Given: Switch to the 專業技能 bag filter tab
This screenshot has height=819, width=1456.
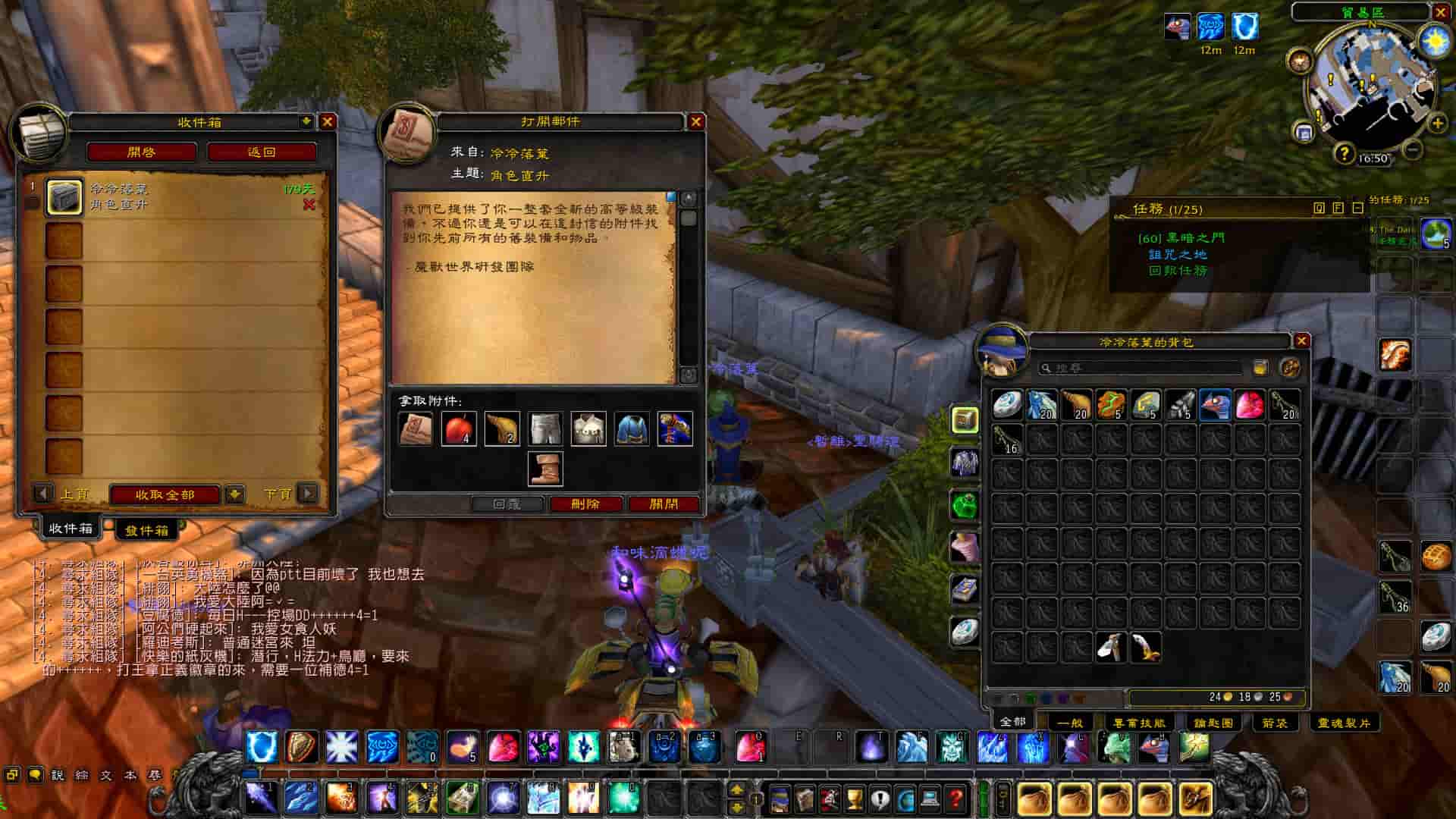Looking at the screenshot, I should (x=1139, y=723).
